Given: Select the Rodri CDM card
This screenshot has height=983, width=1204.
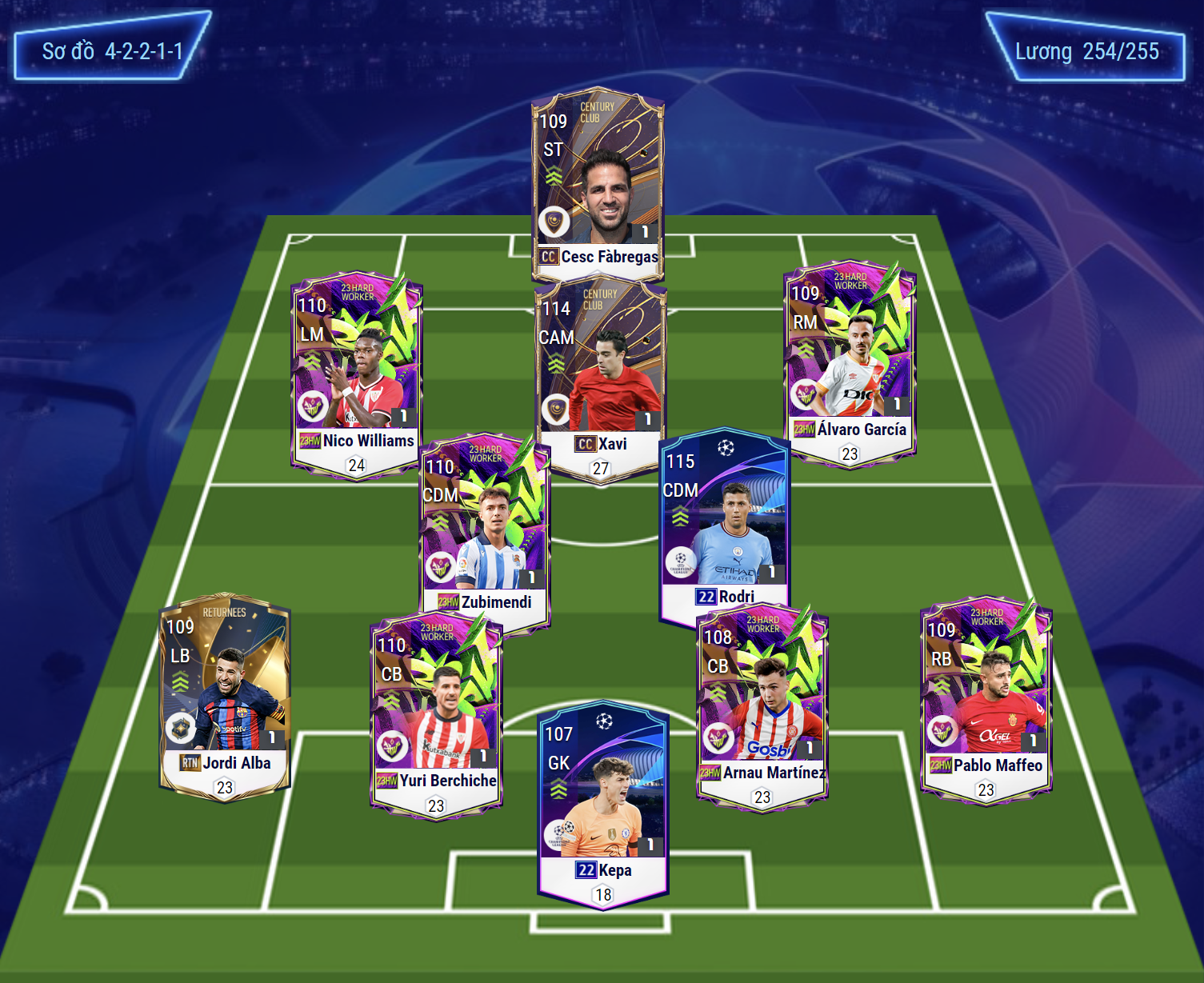Looking at the screenshot, I should coord(725,524).
